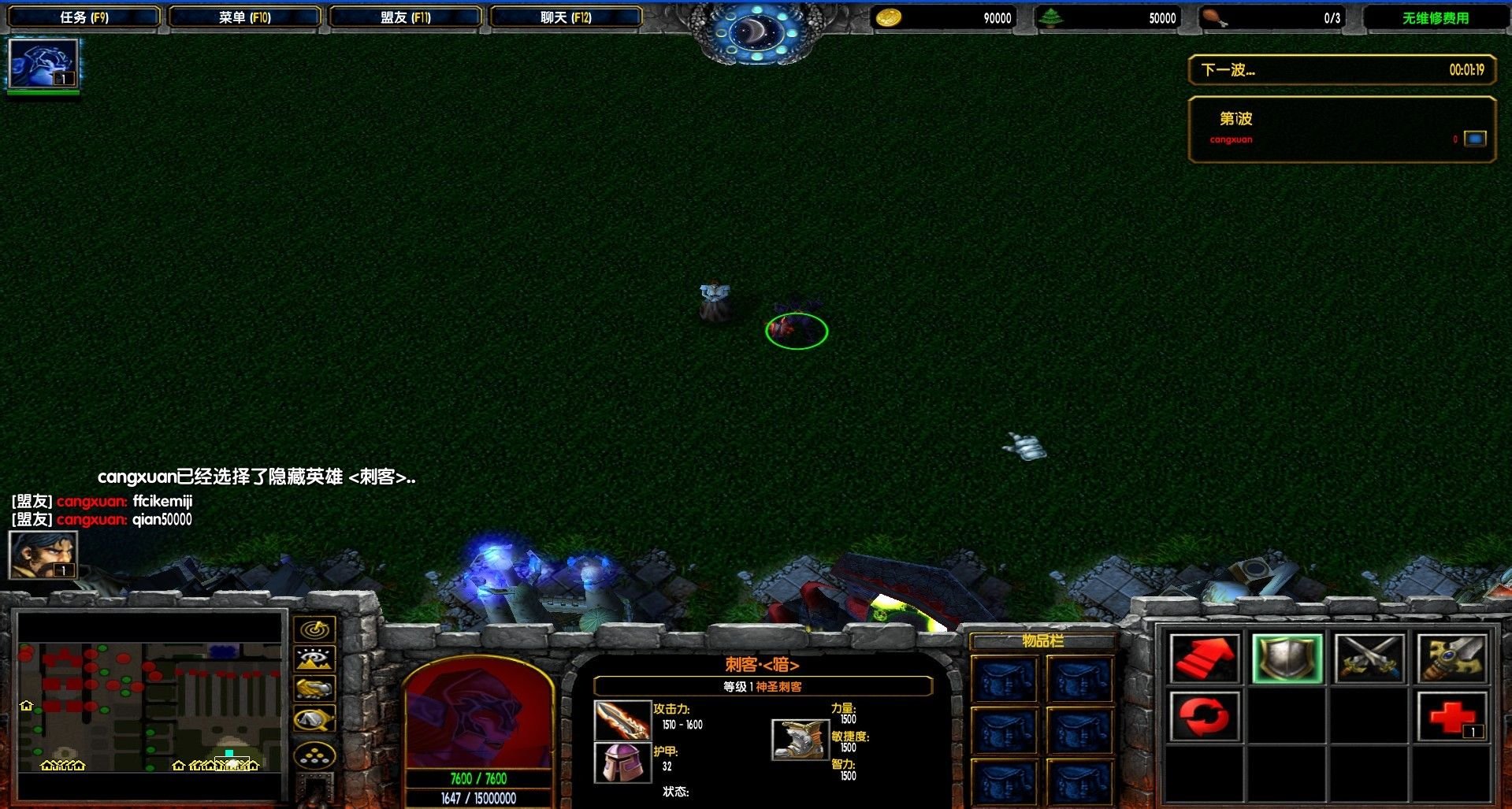Toggle minimap terrain display with the eye button
Screen dimensions: 1512x809
click(315, 659)
